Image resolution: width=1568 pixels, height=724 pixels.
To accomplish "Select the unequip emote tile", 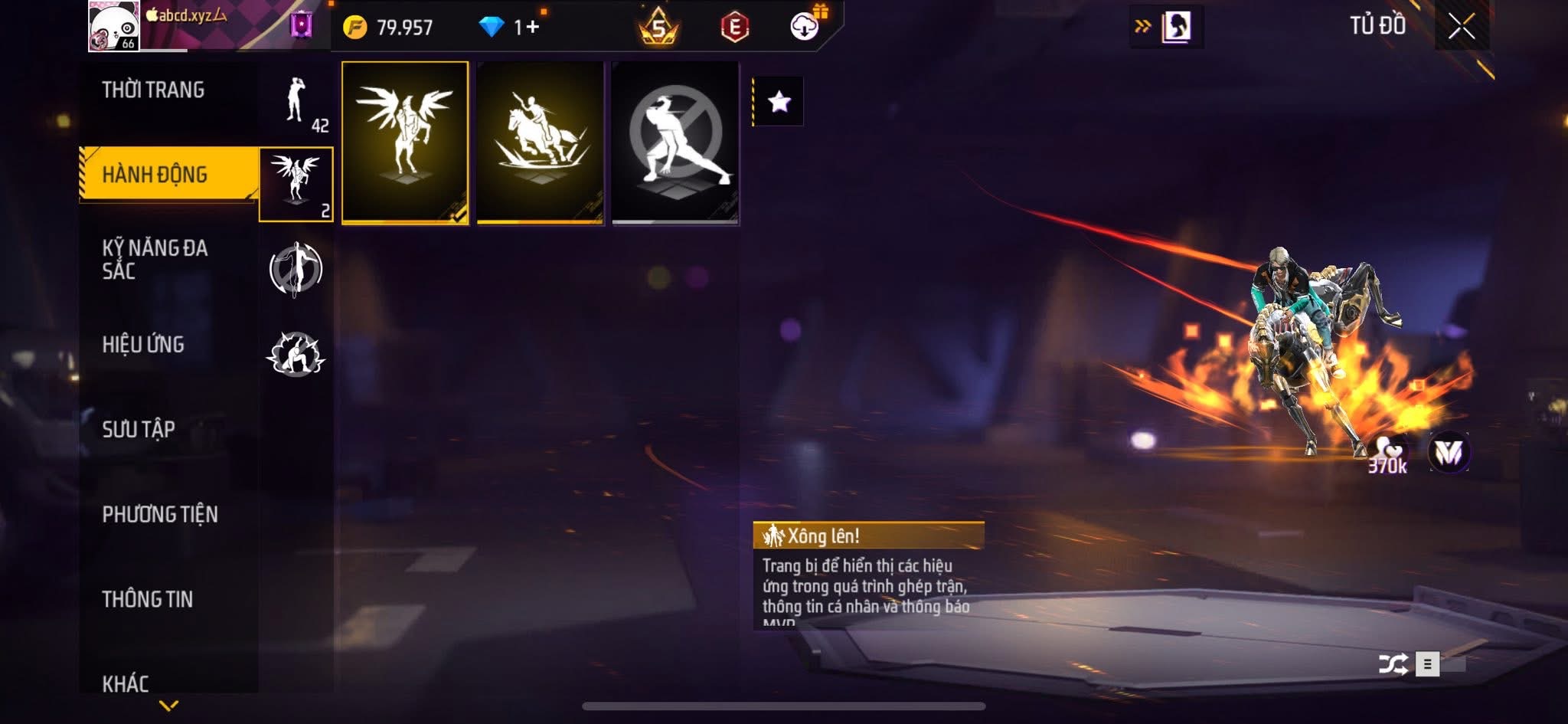I will 675,143.
